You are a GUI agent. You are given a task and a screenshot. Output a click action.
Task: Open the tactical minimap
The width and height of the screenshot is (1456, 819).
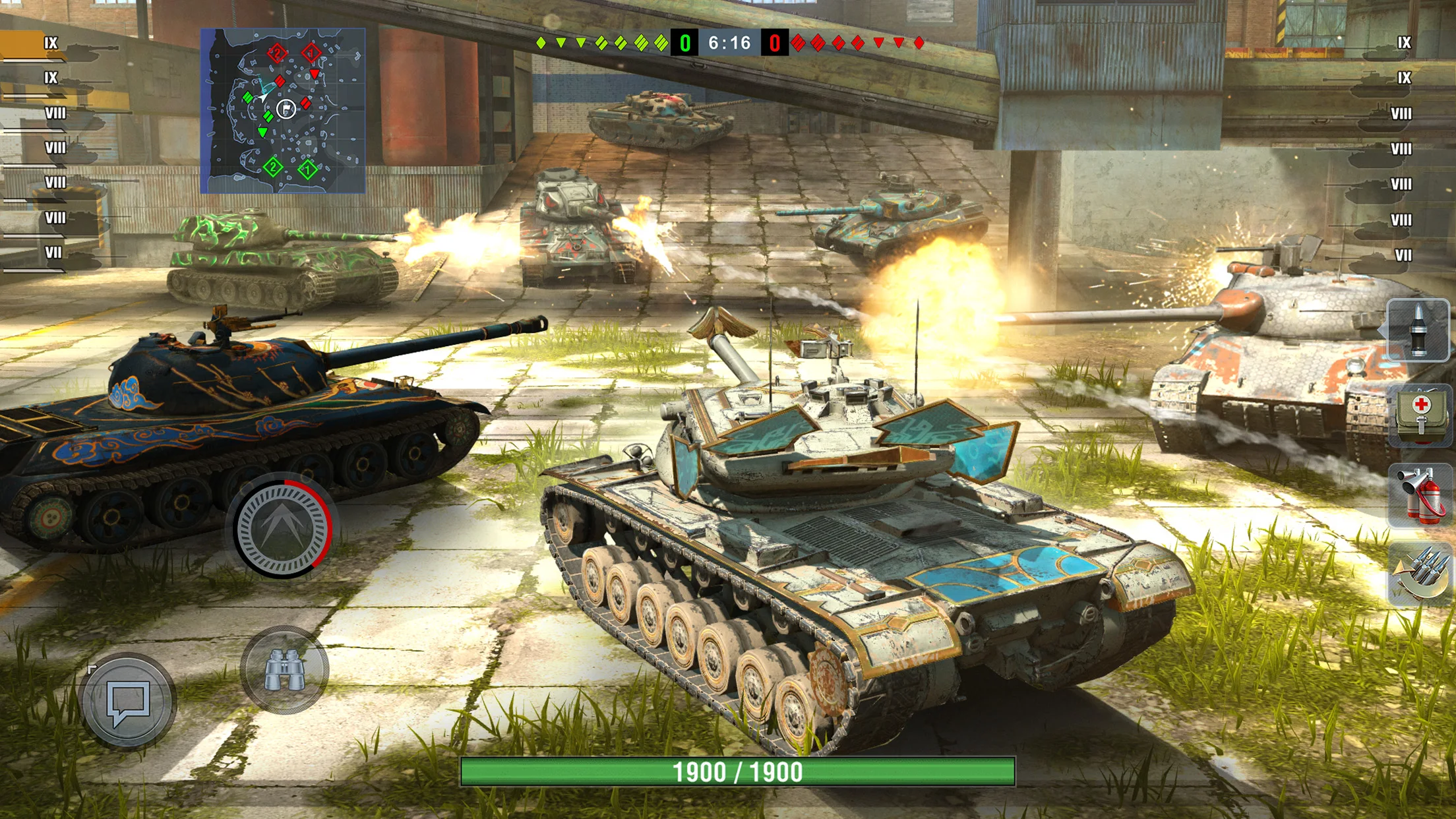click(283, 111)
